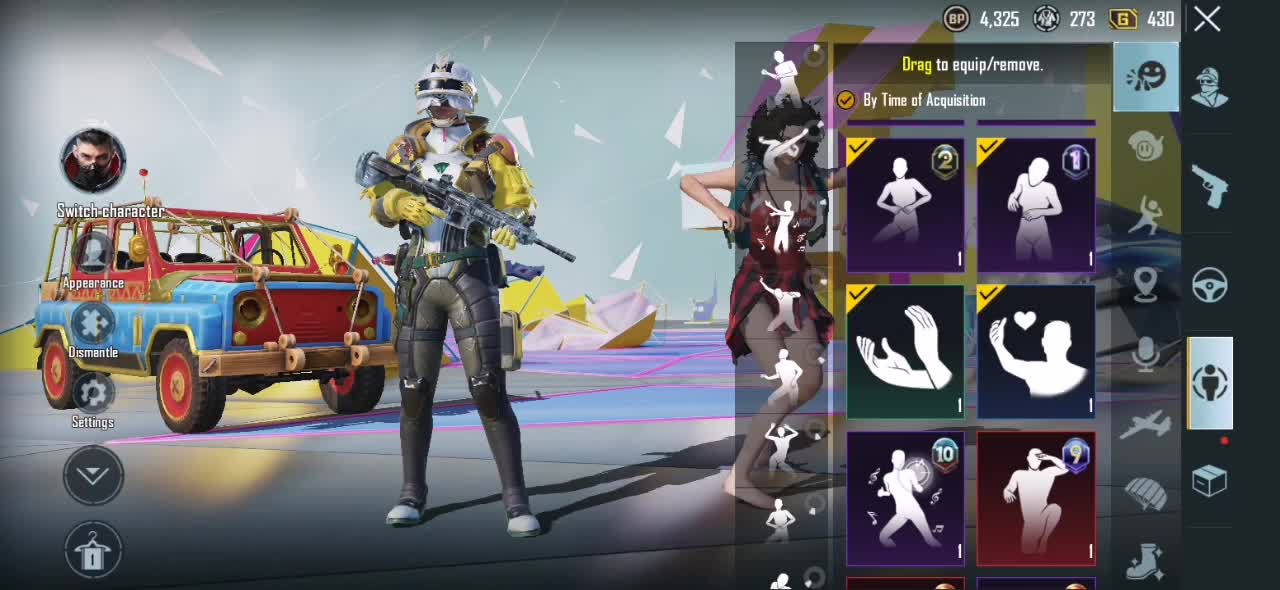Open Switch character portrait
The image size is (1280, 590).
point(93,161)
